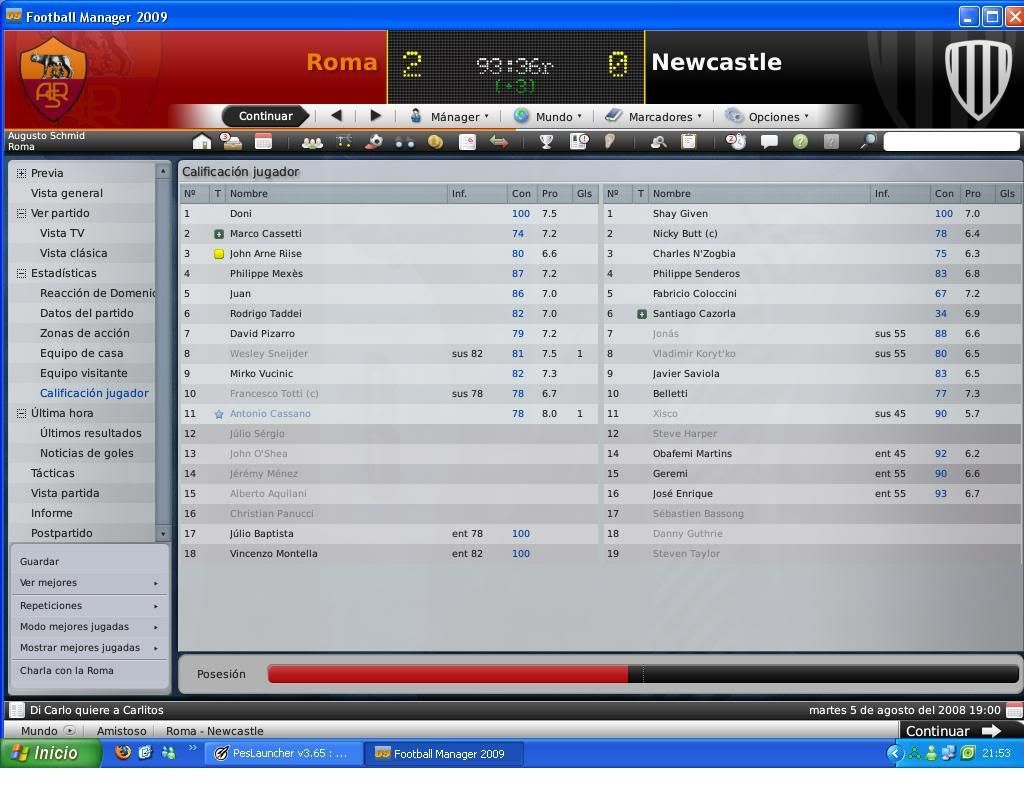
Task: Click the search input field
Action: [x=950, y=142]
